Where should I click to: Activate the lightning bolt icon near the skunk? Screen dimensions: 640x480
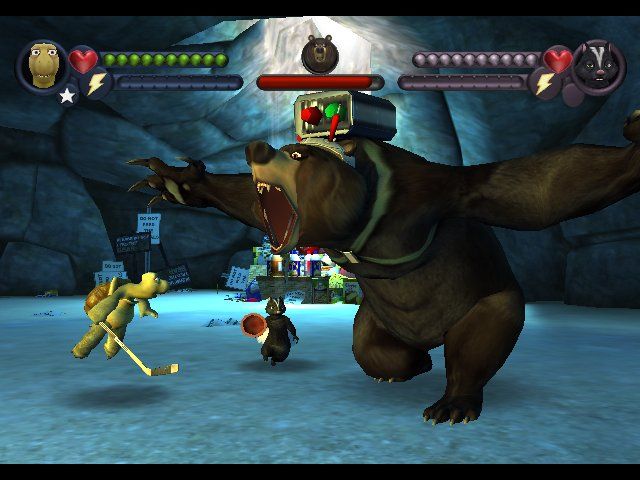pyautogui.click(x=545, y=84)
